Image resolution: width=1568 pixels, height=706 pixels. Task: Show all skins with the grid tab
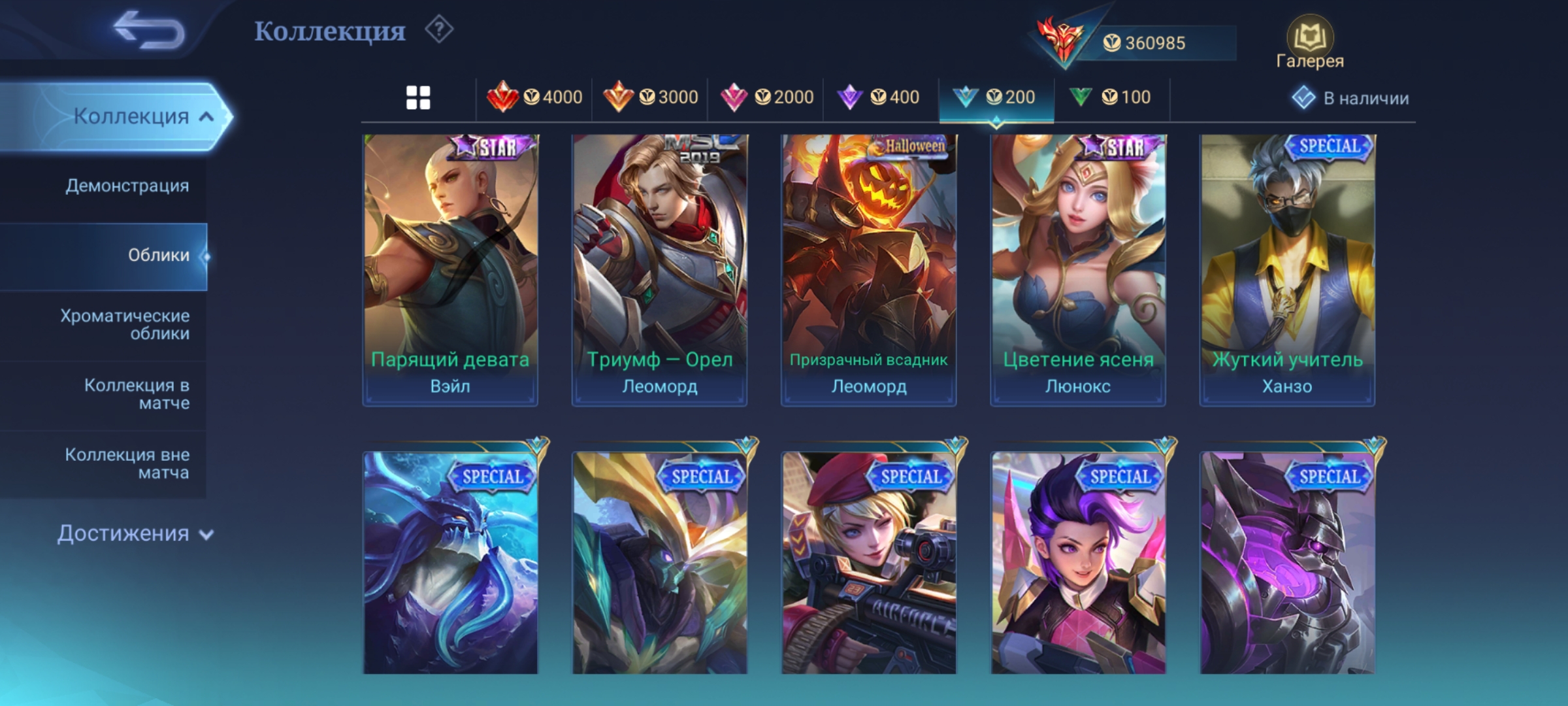coord(418,98)
